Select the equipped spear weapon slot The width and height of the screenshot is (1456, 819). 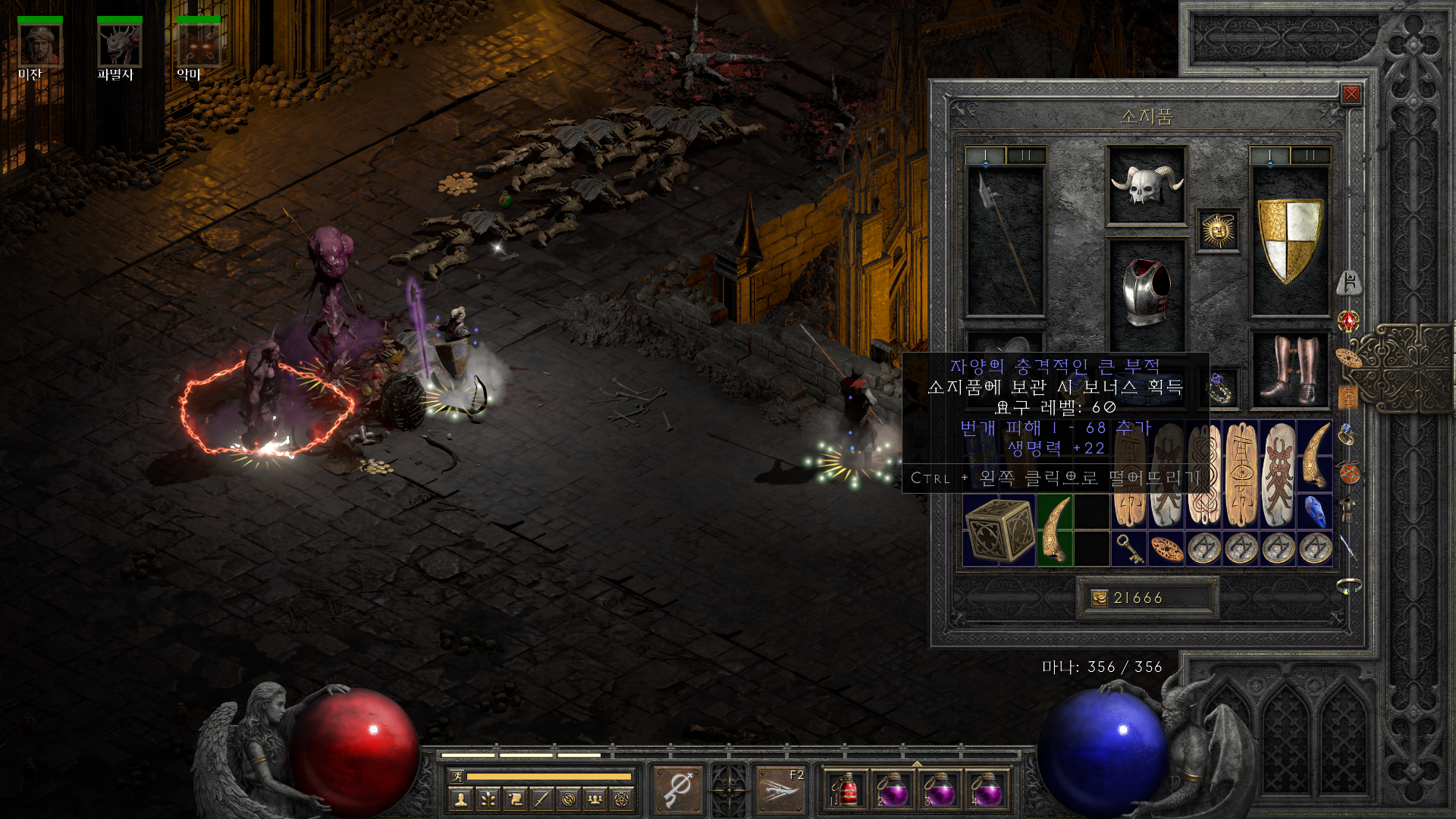[1006, 240]
